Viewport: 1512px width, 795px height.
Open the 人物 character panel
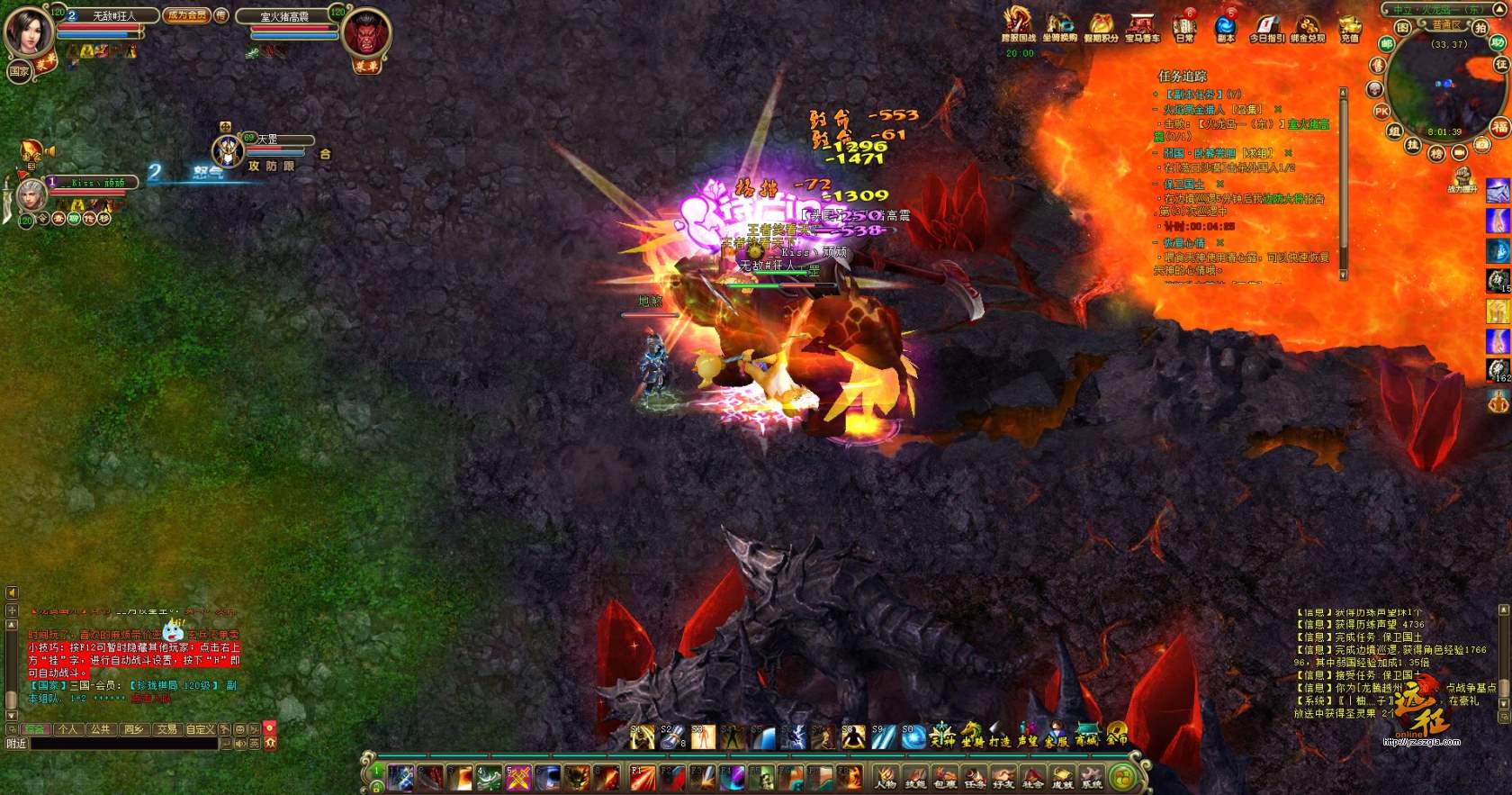(x=886, y=776)
